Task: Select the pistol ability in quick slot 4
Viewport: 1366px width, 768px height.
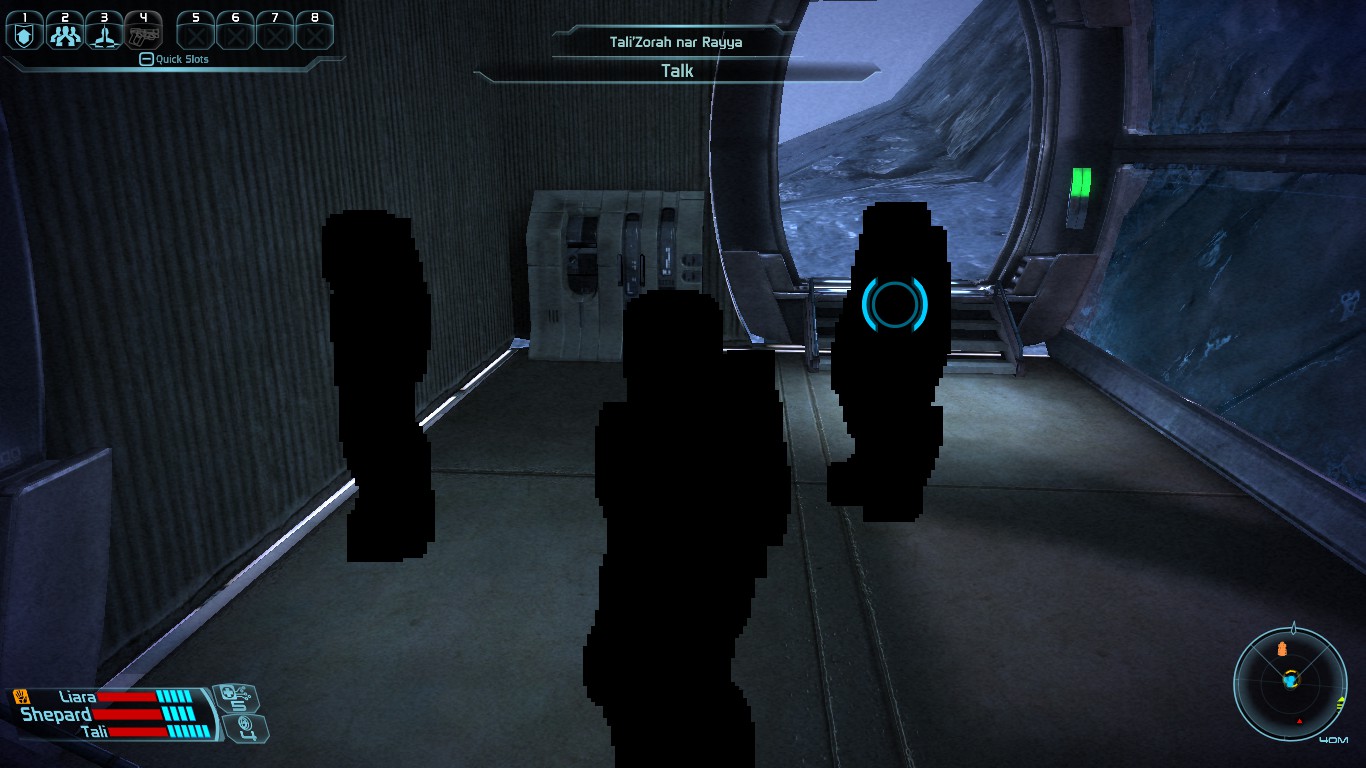Action: 144,36
